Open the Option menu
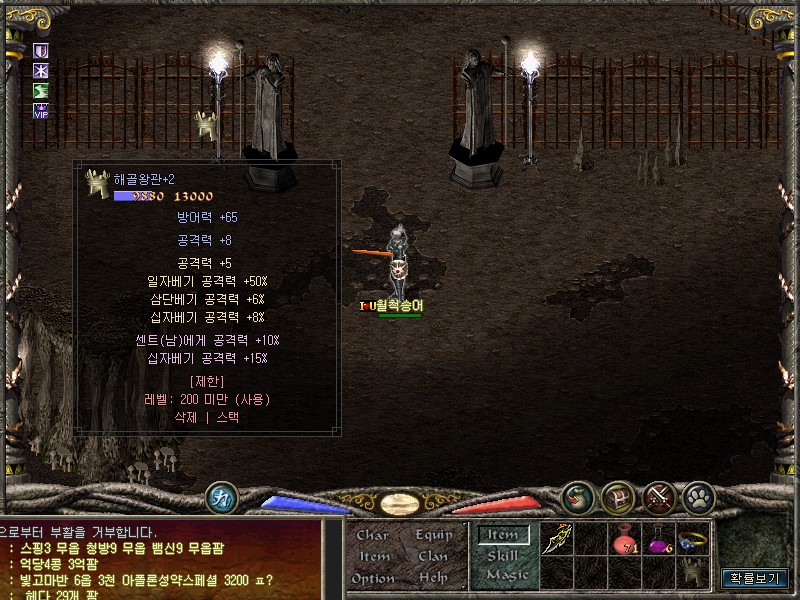Image resolution: width=800 pixels, height=600 pixels. pos(373,578)
